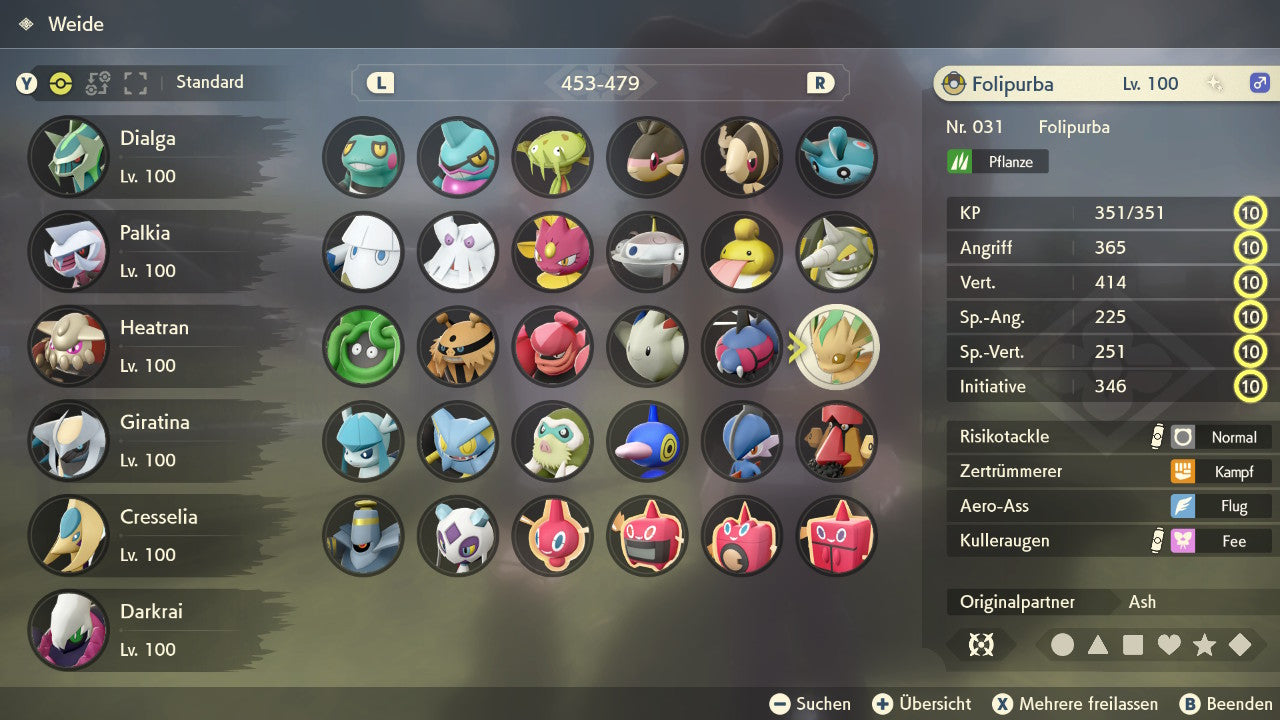Image resolution: width=1280 pixels, height=720 pixels.
Task: Select the highlighted Leafeon pasture slot
Action: (837, 346)
